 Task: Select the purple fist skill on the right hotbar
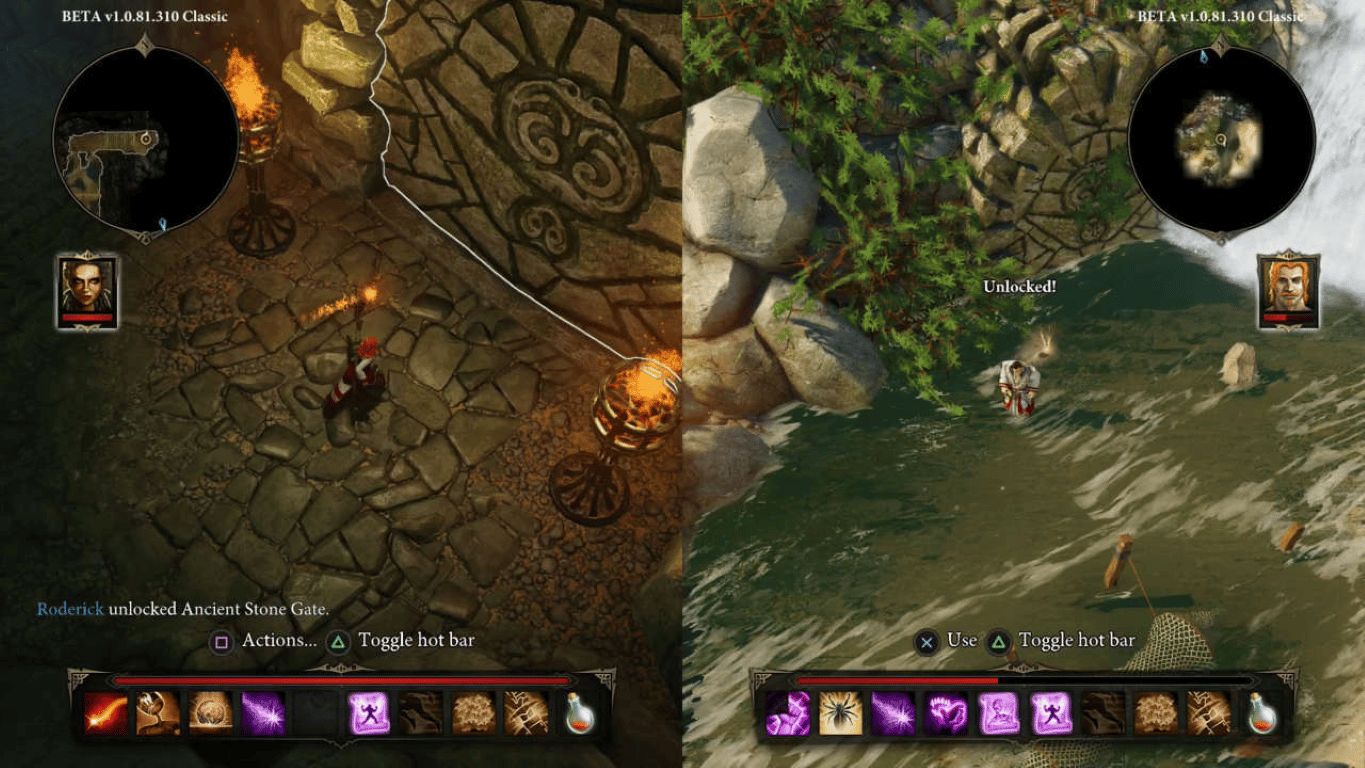(x=786, y=710)
